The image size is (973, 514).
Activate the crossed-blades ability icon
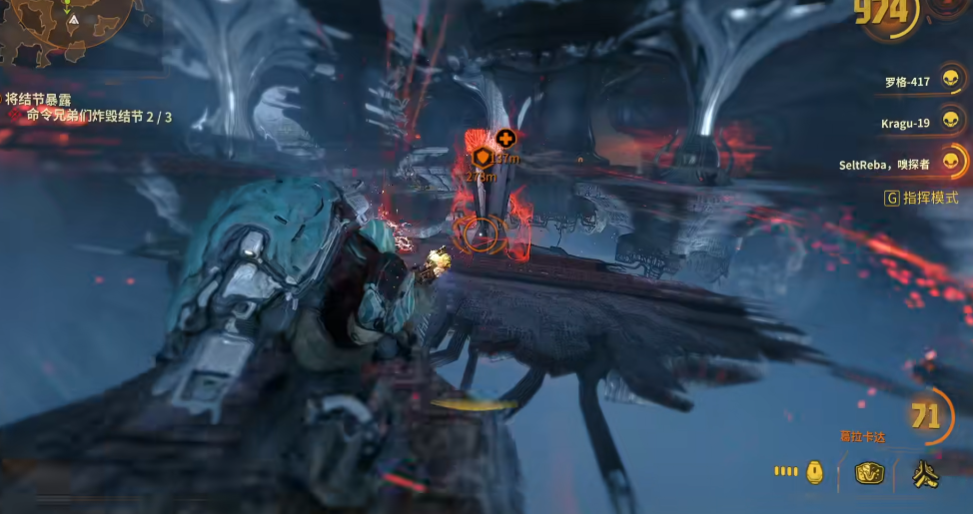click(x=925, y=475)
